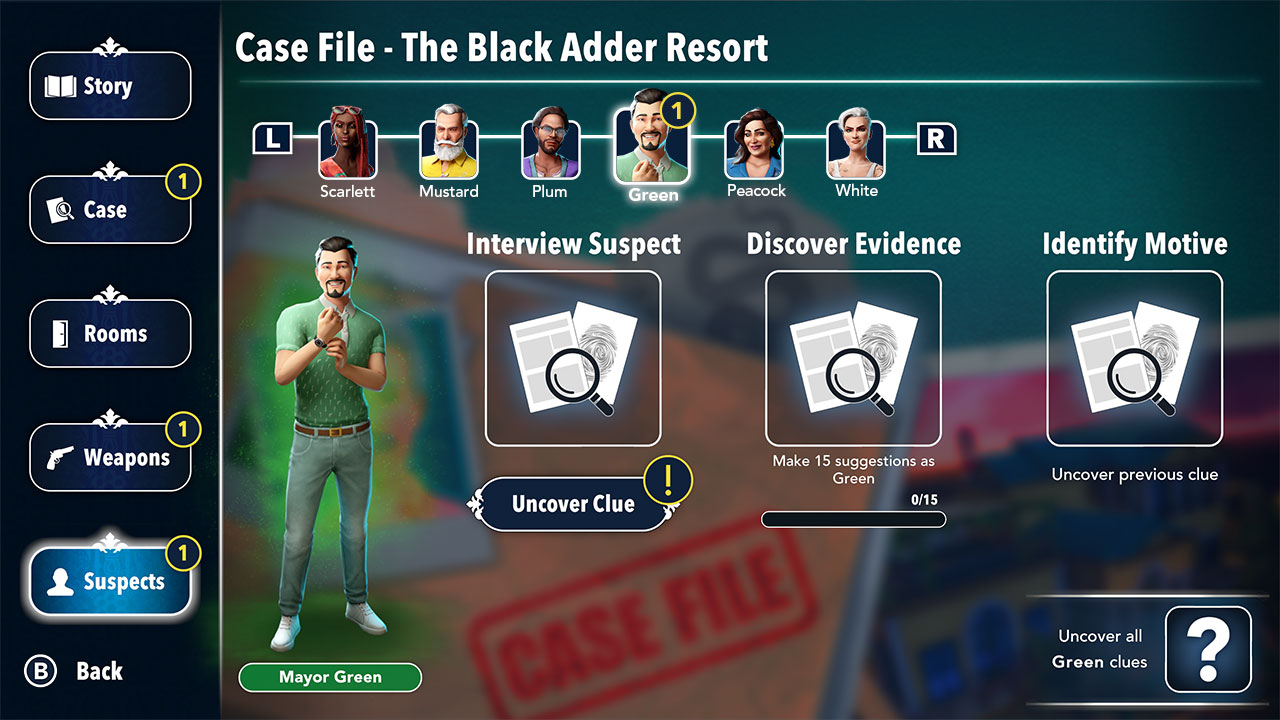Click the Green suggestions progress bar
This screenshot has width=1280, height=720.
click(x=852, y=518)
